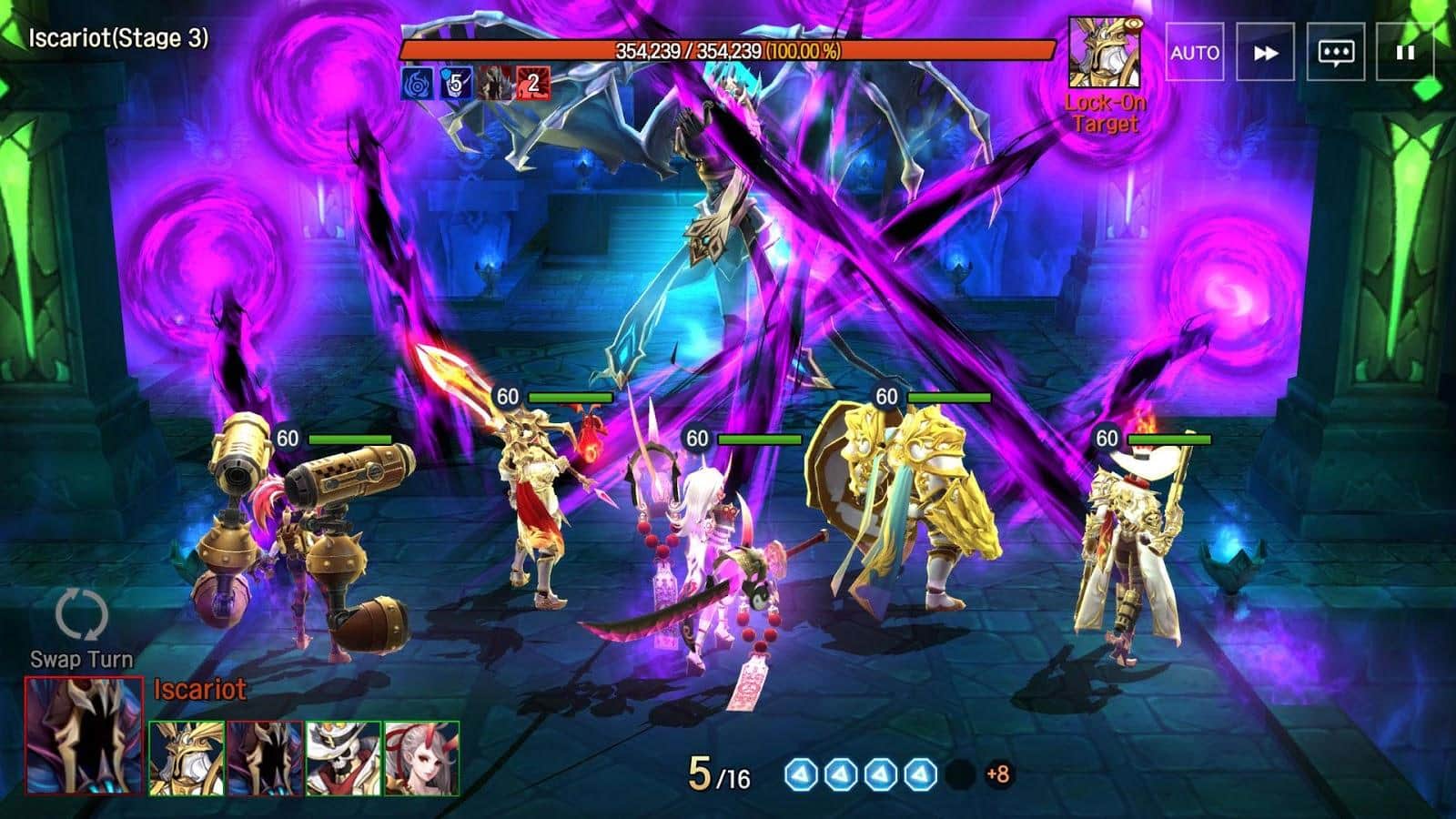Select the Lock-On Target knight portrait
Image resolution: width=1456 pixels, height=819 pixels.
pyautogui.click(x=1105, y=53)
